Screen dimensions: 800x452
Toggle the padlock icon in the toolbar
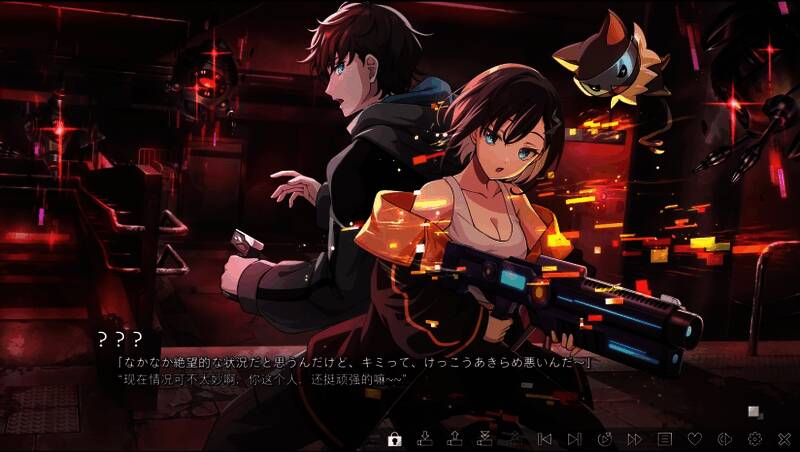coord(395,438)
